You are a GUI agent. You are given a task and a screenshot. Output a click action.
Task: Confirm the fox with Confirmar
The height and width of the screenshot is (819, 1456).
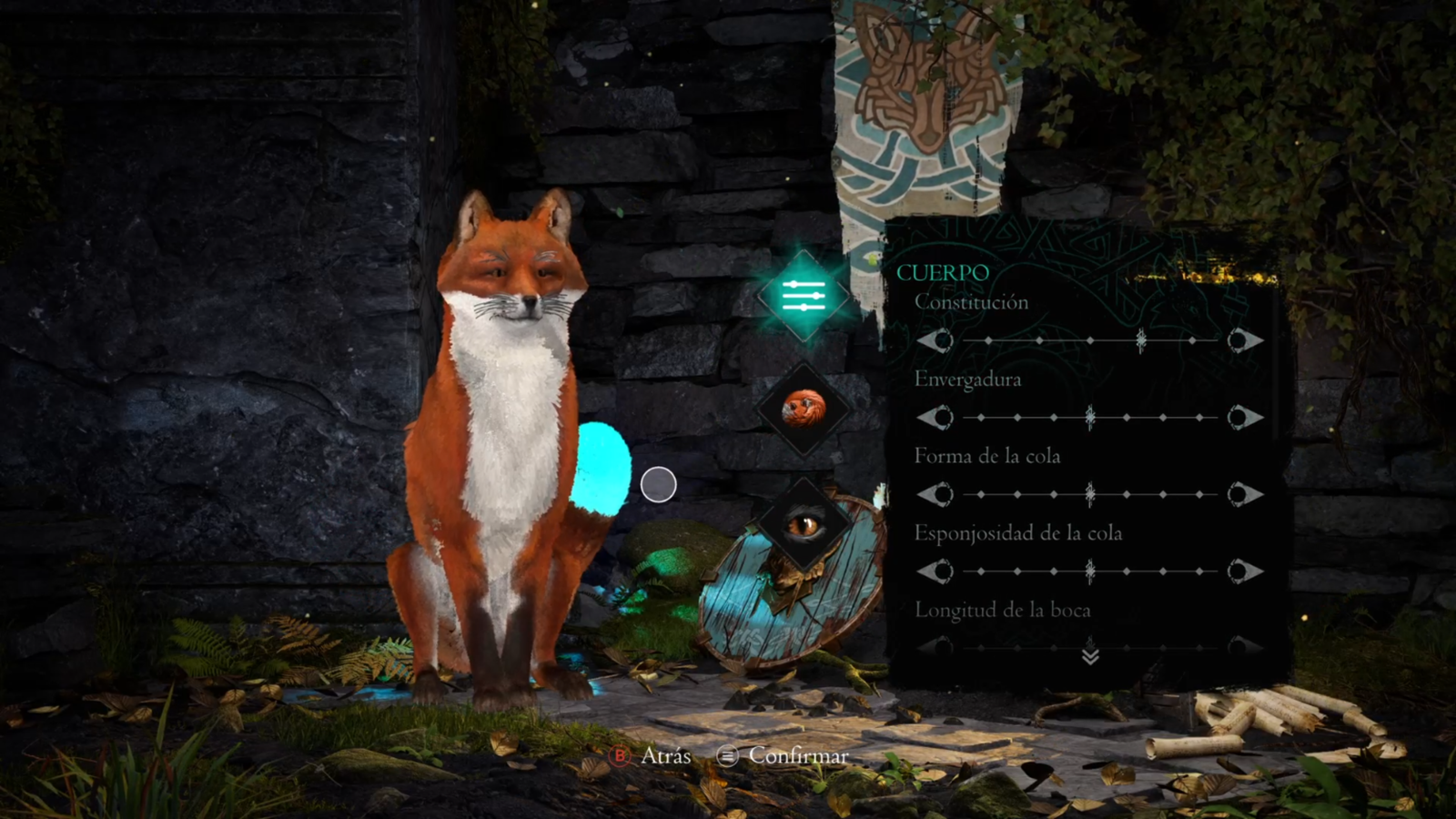coord(783,755)
